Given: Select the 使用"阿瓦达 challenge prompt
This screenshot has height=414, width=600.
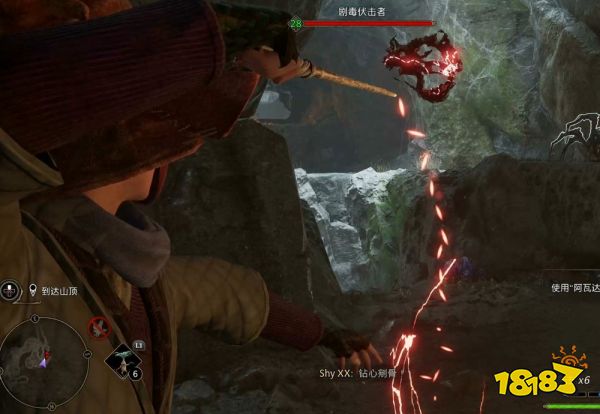Looking at the screenshot, I should [x=575, y=287].
